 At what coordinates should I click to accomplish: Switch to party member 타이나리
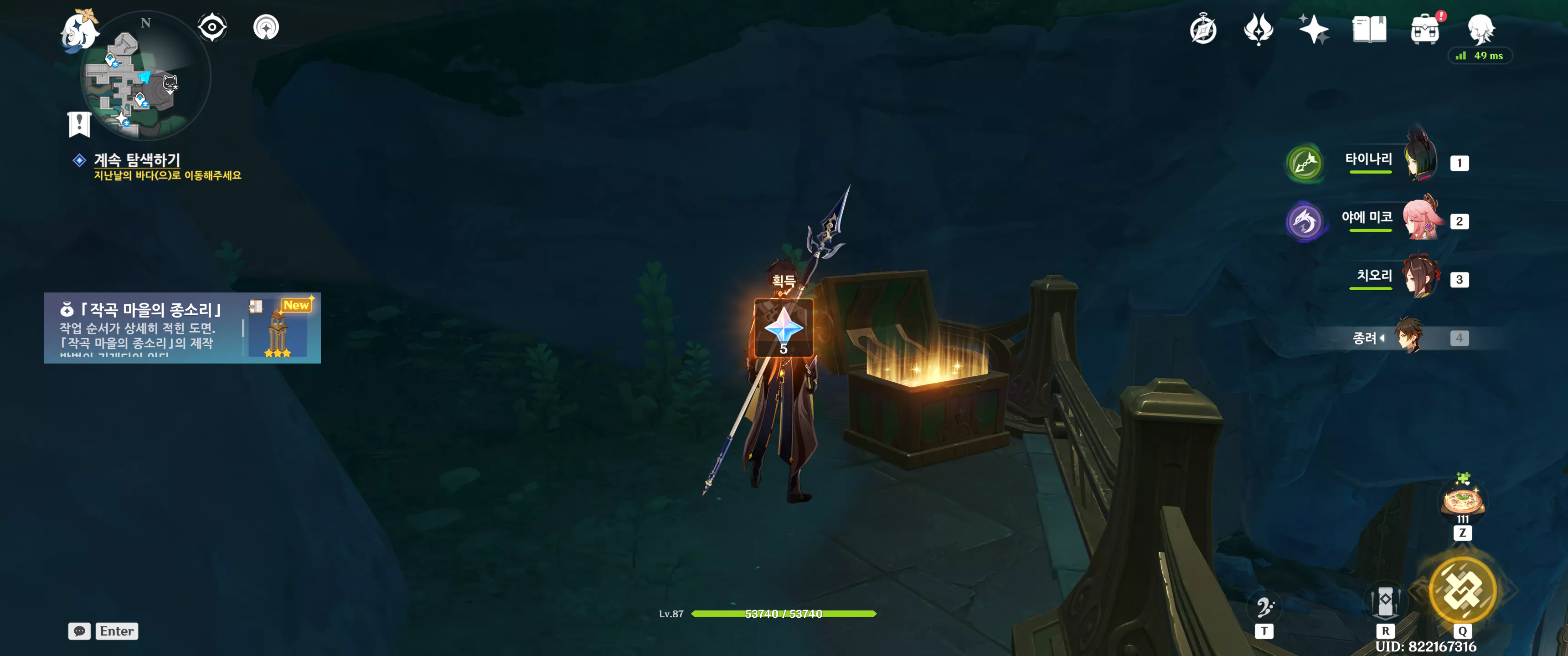[1421, 162]
